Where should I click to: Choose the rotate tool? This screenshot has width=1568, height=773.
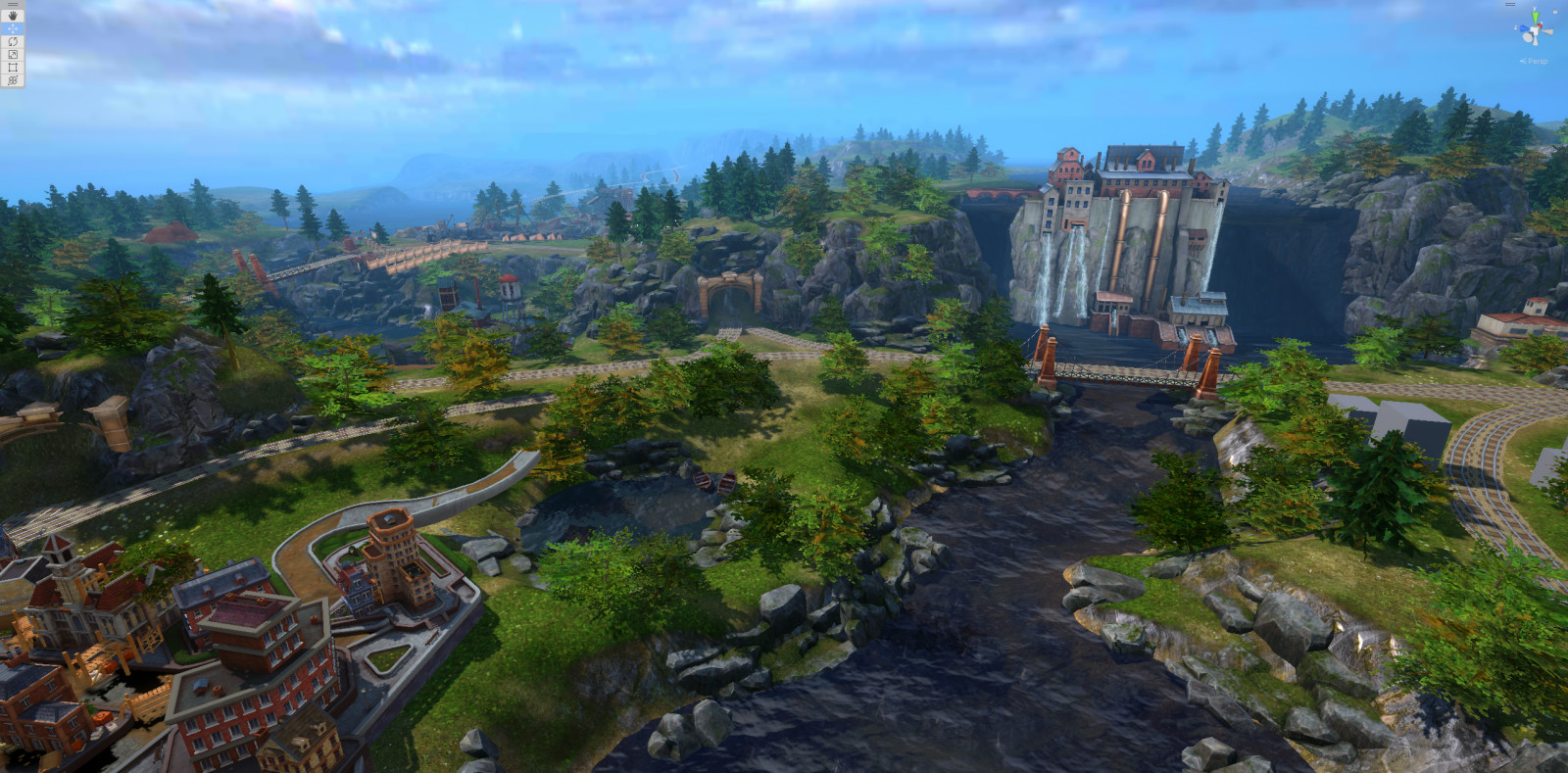tap(13, 42)
